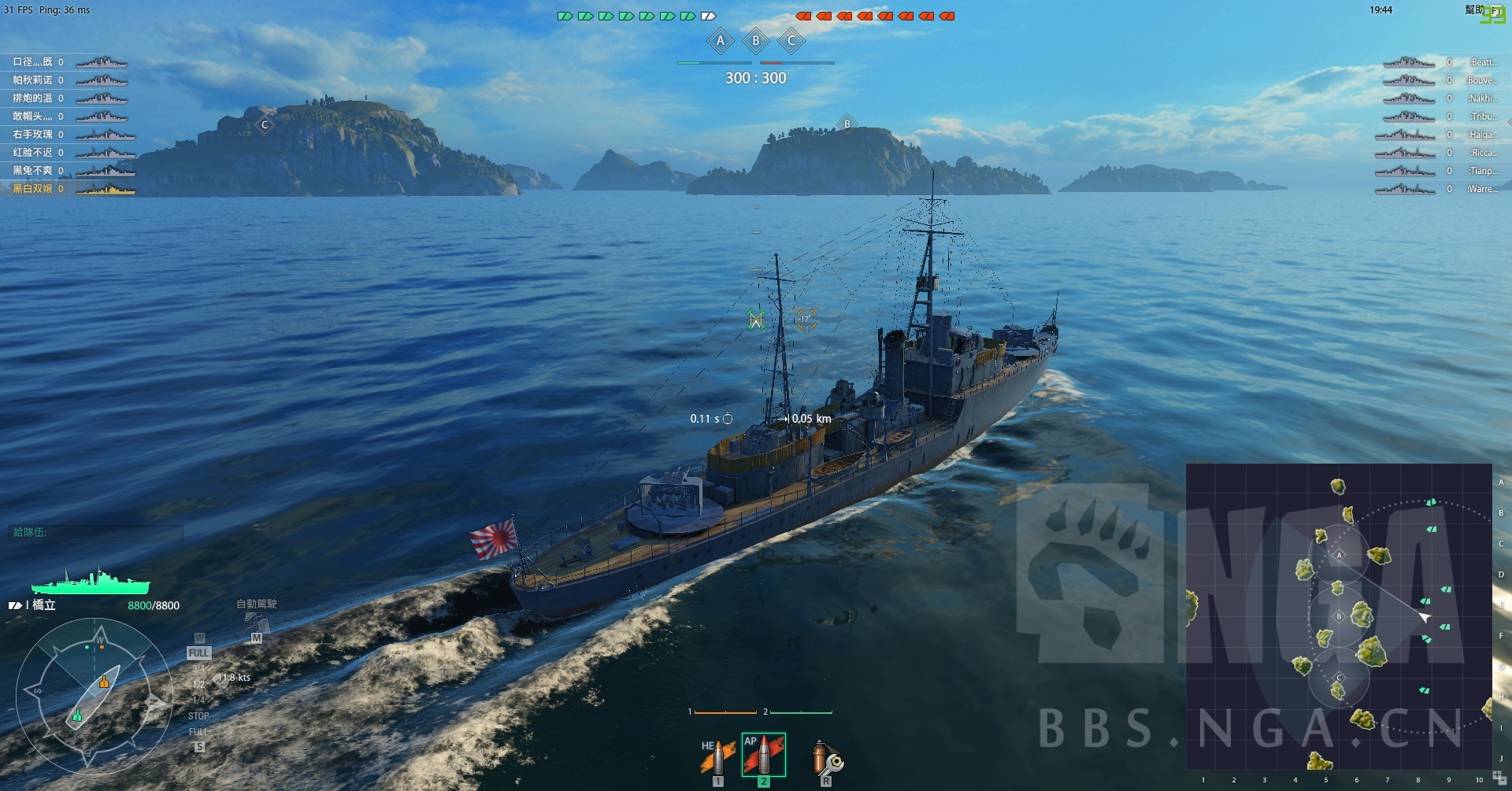
Task: Switch throttle to 1/2 speed
Action: (x=198, y=684)
